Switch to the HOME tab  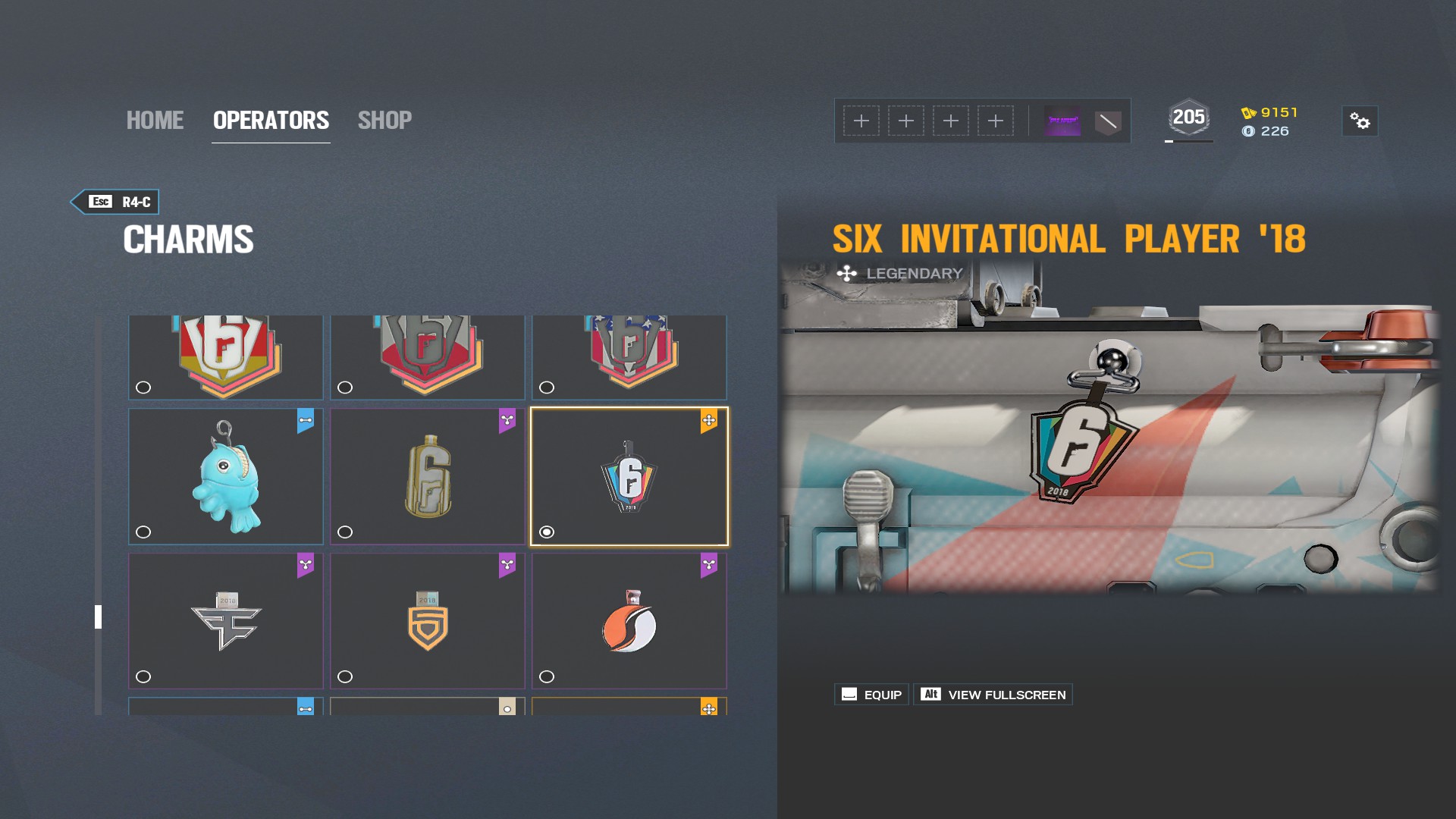(155, 120)
